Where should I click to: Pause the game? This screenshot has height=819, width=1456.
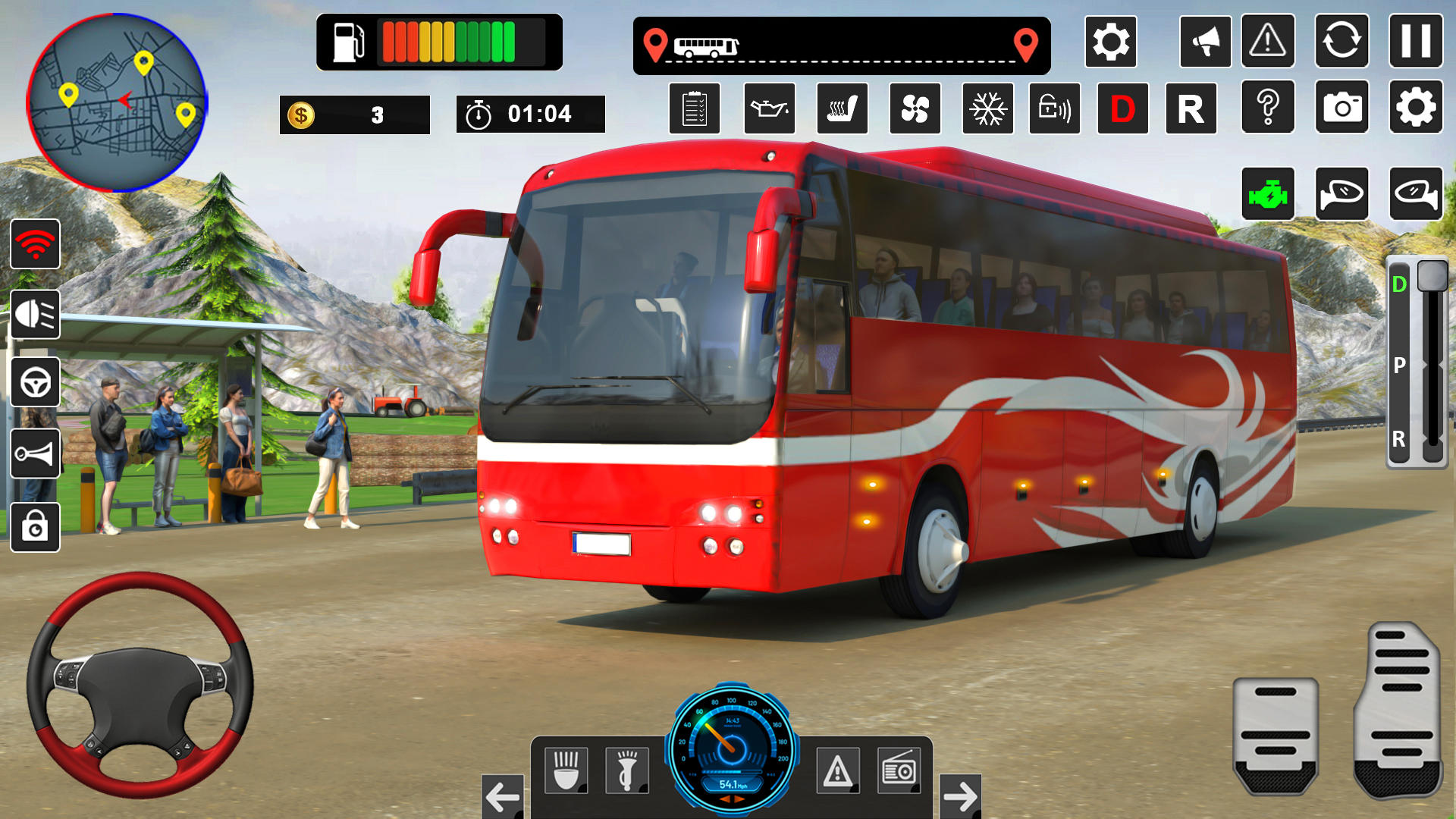click(x=1415, y=41)
